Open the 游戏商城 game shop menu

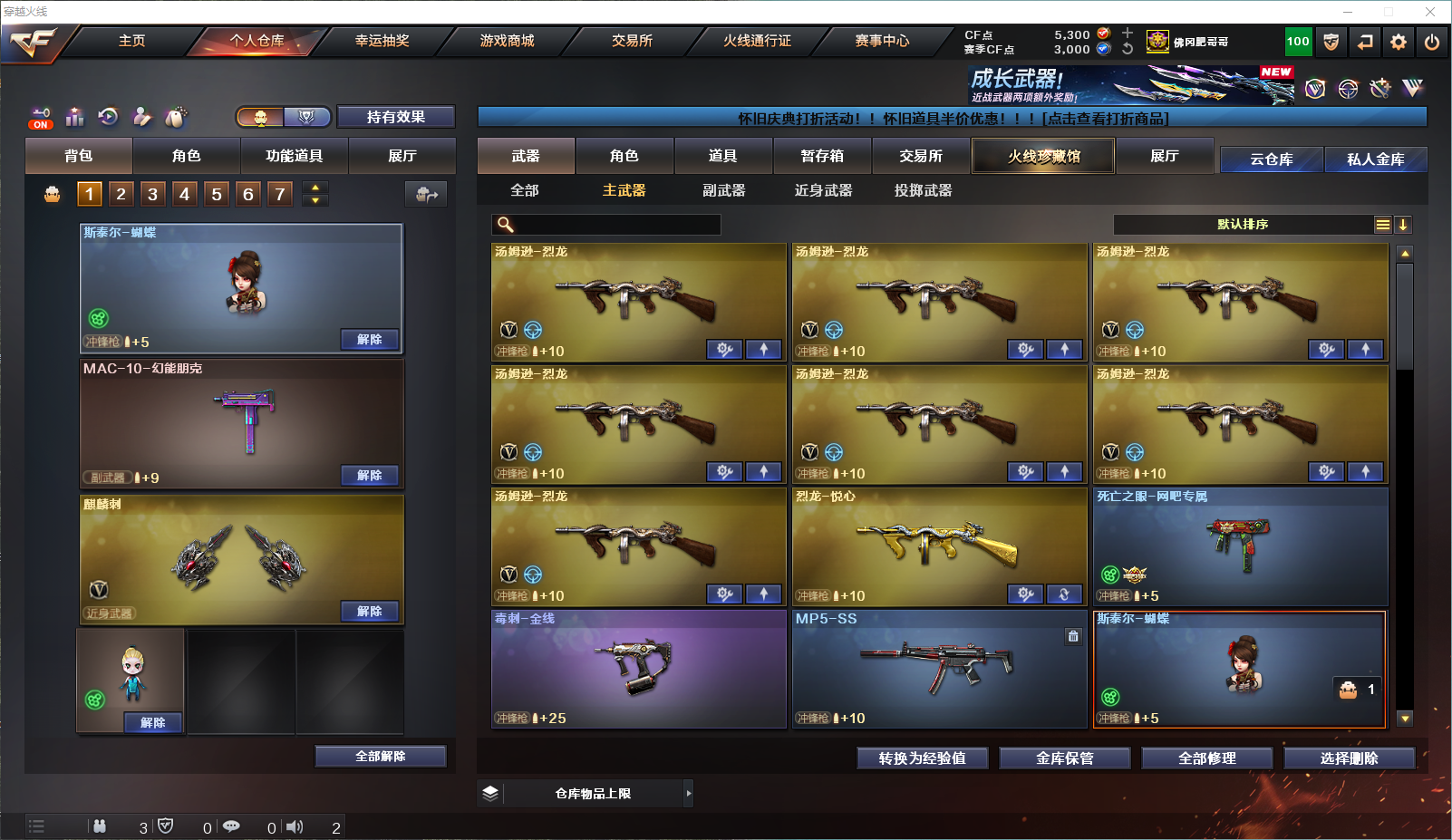[507, 41]
